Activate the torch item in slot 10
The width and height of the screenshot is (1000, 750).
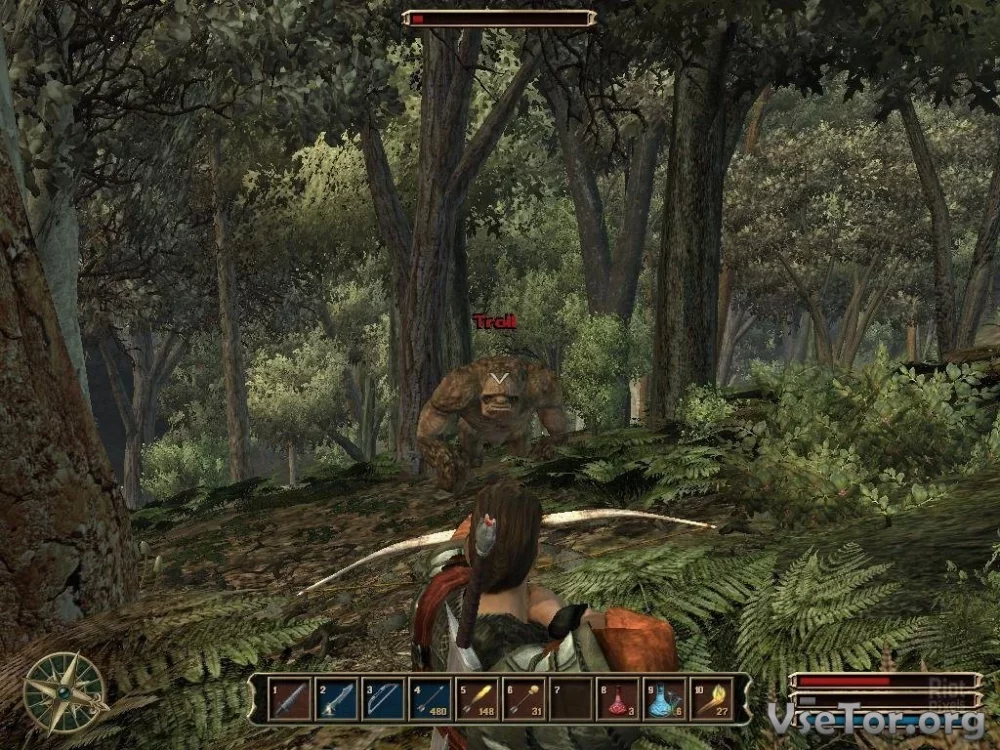711,699
